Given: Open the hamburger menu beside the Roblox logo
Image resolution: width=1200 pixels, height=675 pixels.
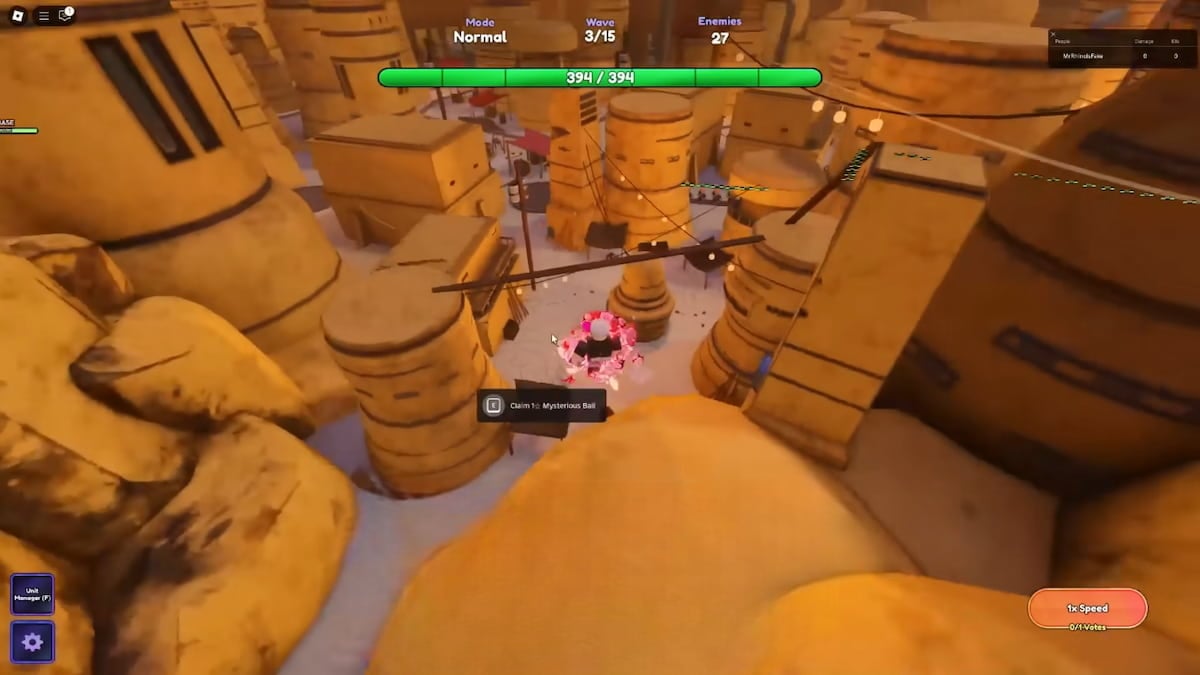Looking at the screenshot, I should (x=43, y=15).
